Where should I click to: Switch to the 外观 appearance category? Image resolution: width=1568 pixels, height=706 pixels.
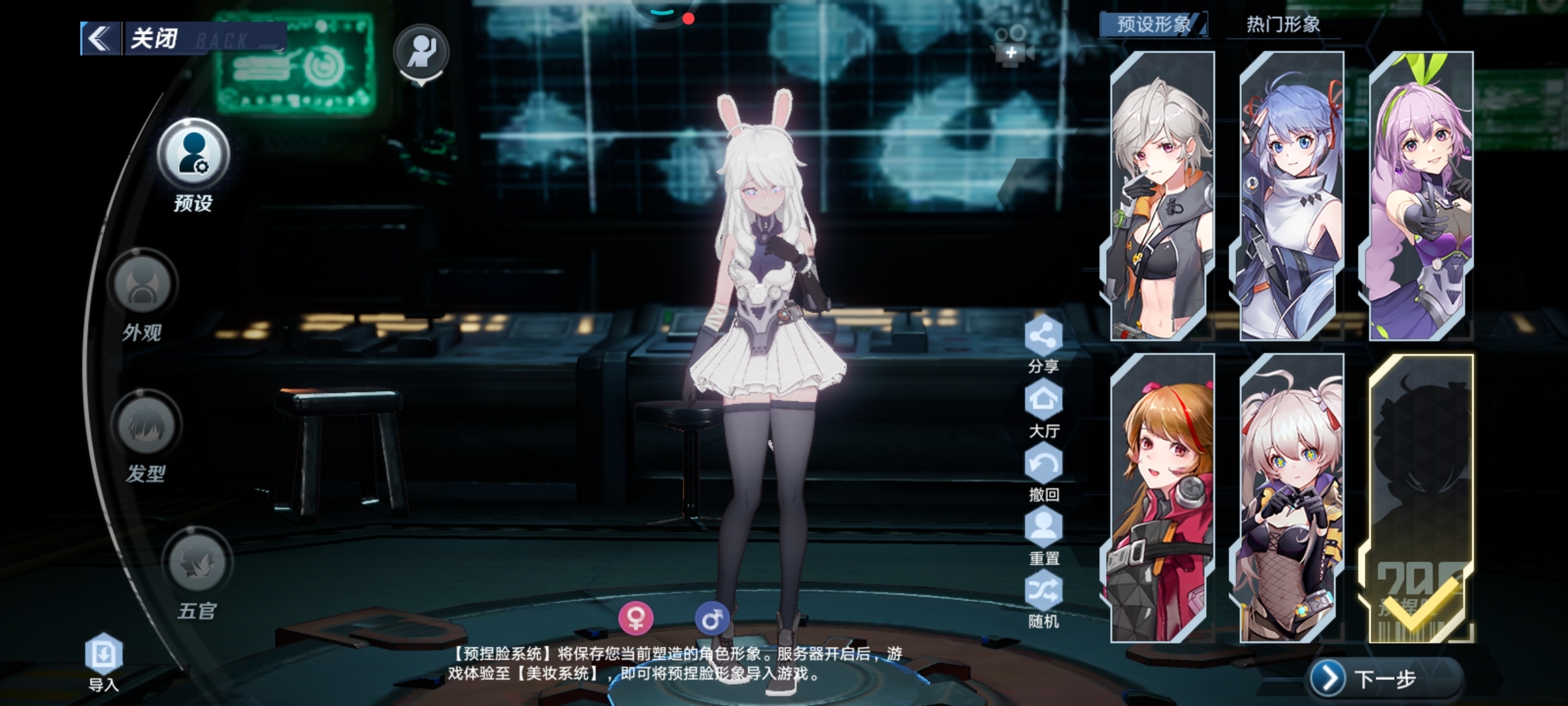(x=142, y=285)
